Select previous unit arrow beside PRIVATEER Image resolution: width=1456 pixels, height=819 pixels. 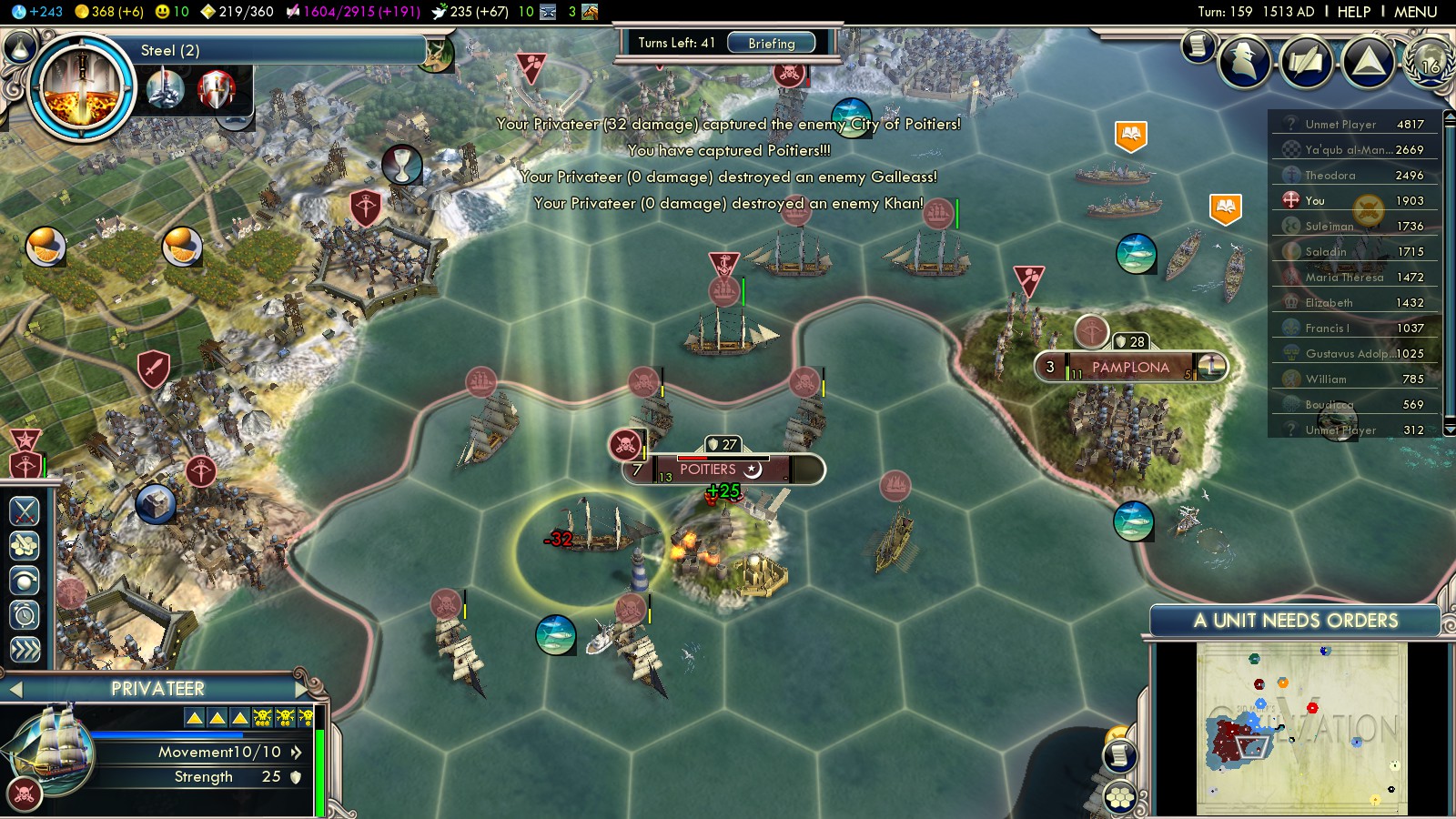[x=15, y=689]
